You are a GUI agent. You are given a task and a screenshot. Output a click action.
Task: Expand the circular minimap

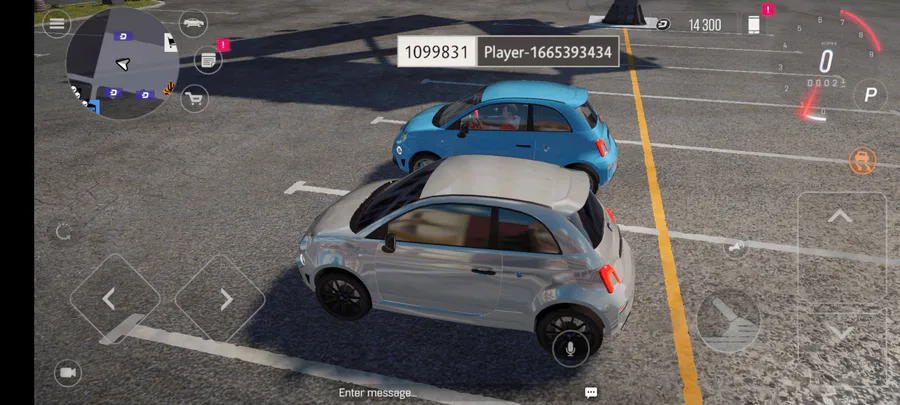122,63
